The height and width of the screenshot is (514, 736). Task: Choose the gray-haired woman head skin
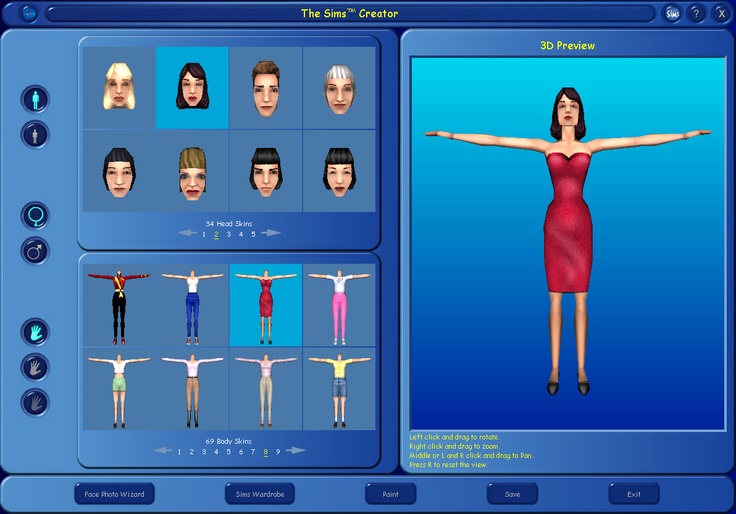coord(338,88)
